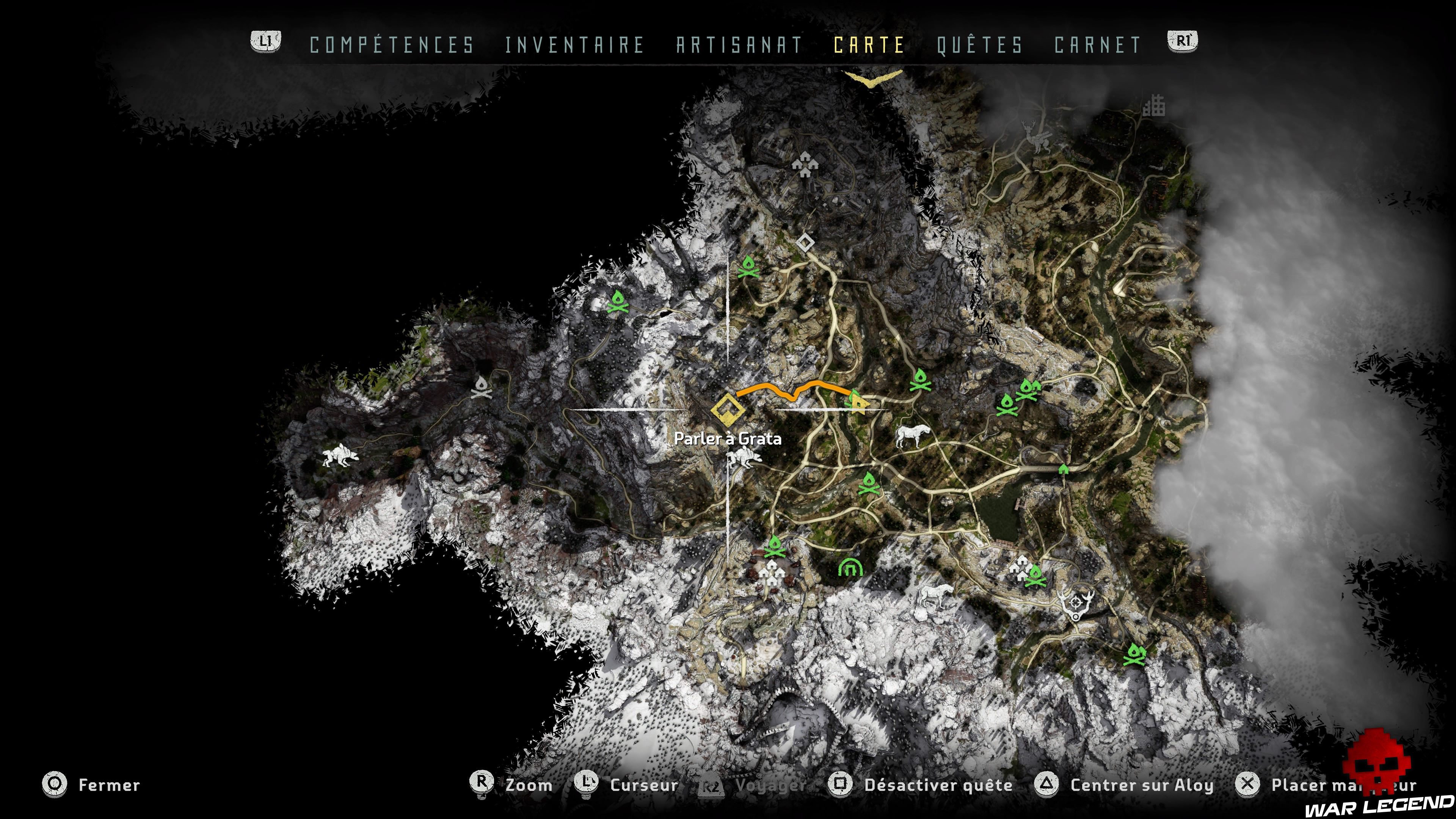Open the R1 shoulder button menu indicator

tap(1183, 41)
